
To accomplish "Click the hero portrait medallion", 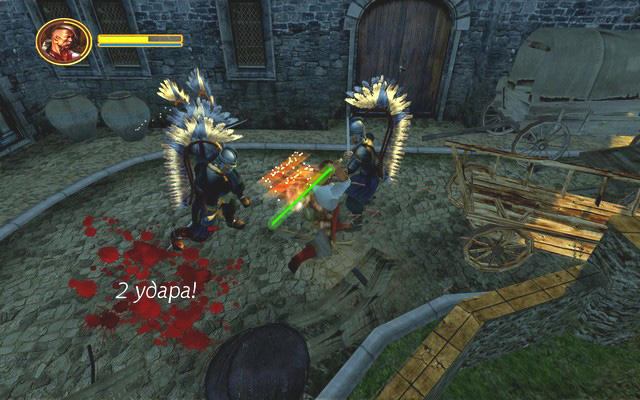I will click(64, 42).
